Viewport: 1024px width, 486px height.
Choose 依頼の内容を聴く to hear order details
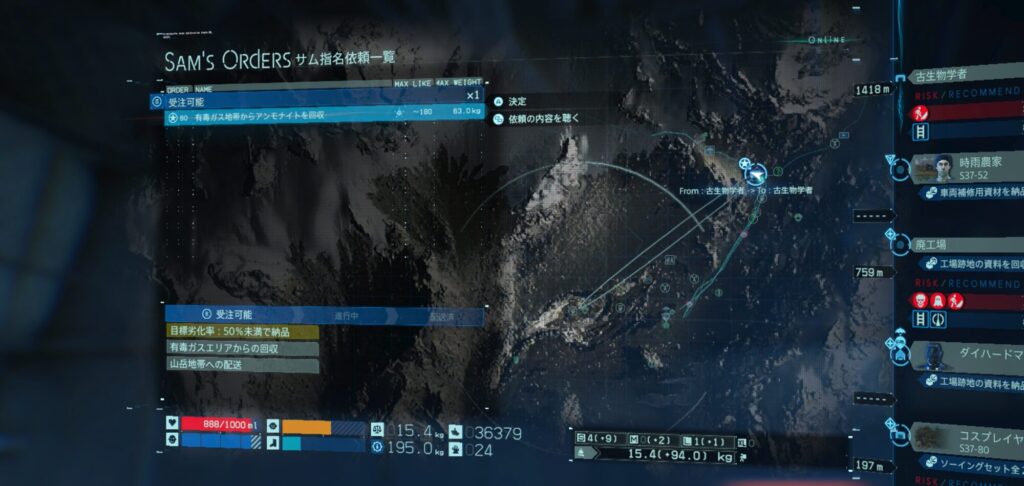543,118
